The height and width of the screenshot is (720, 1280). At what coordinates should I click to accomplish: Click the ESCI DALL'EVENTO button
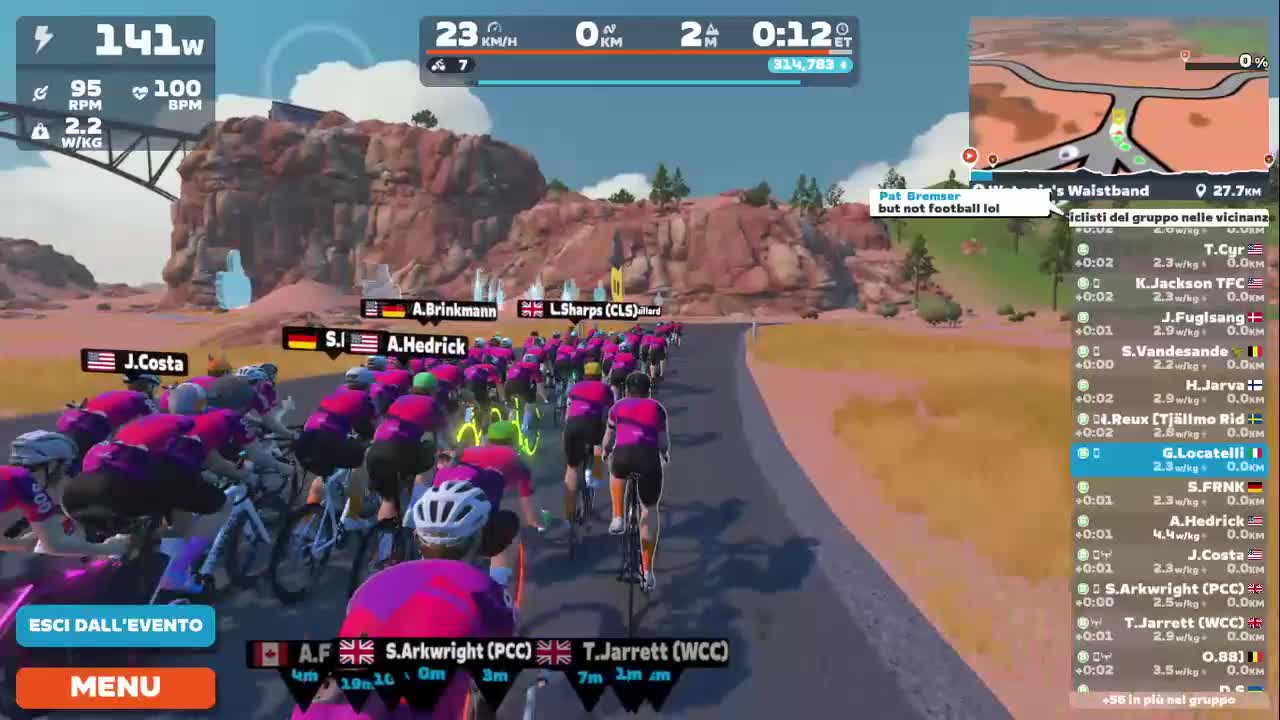(114, 624)
